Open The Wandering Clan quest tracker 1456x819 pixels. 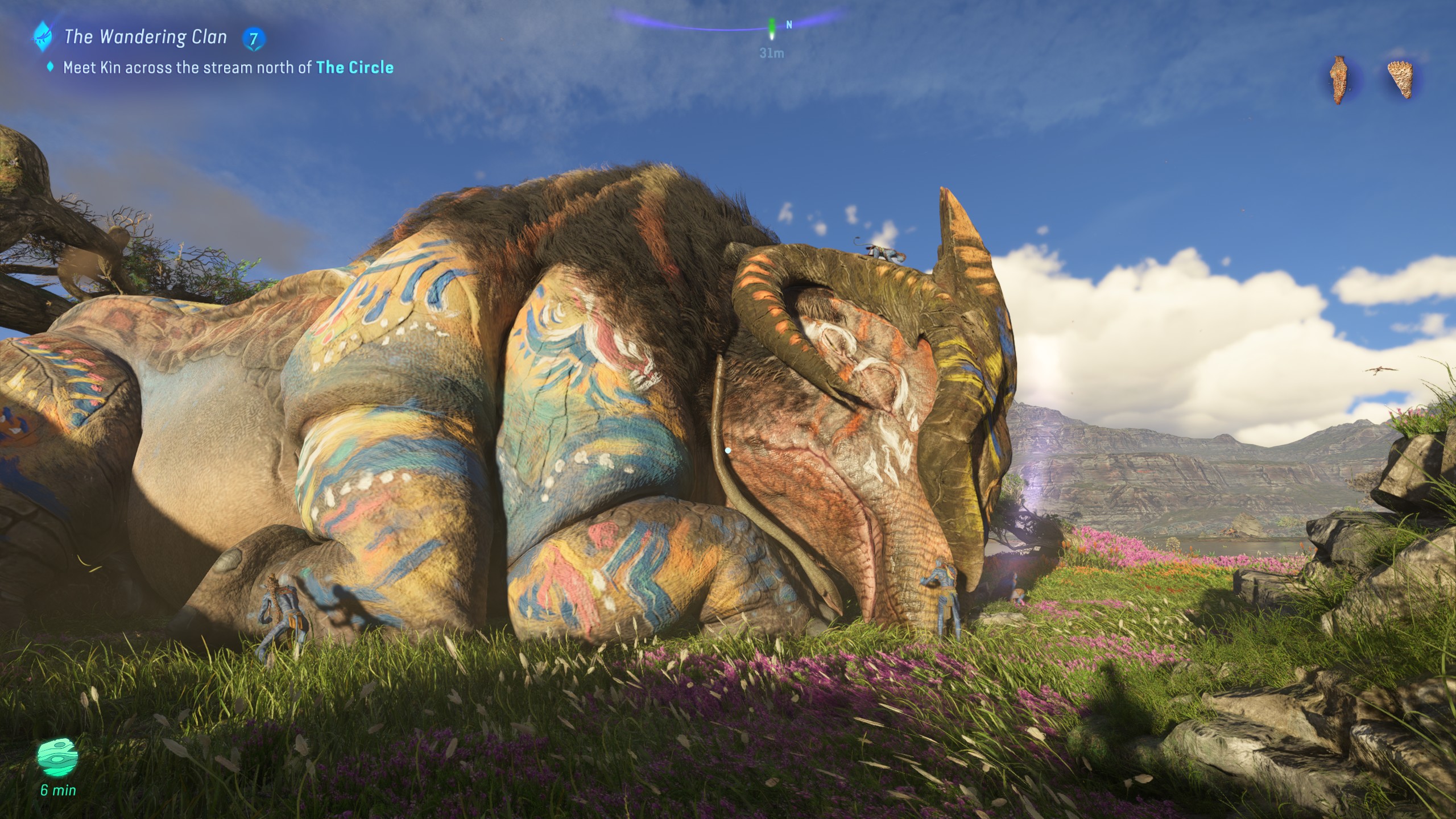pyautogui.click(x=146, y=38)
